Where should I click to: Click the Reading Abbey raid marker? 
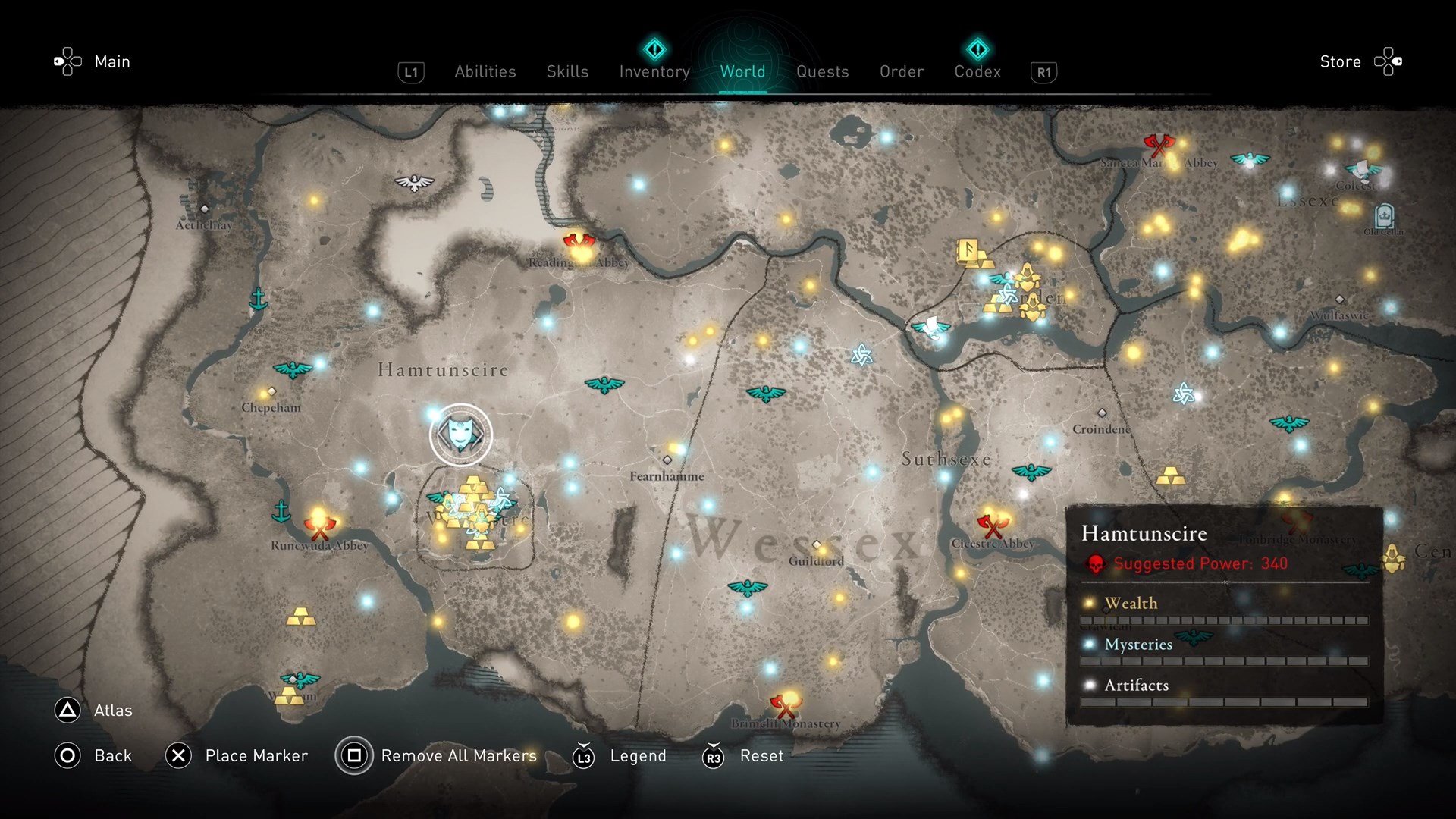(579, 244)
